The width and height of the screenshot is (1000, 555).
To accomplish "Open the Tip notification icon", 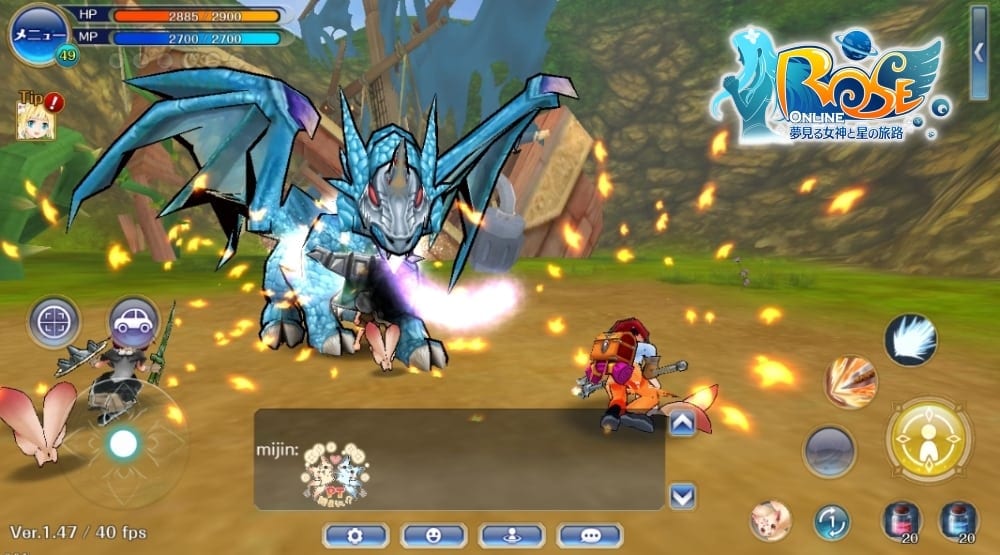I will pyautogui.click(x=36, y=116).
